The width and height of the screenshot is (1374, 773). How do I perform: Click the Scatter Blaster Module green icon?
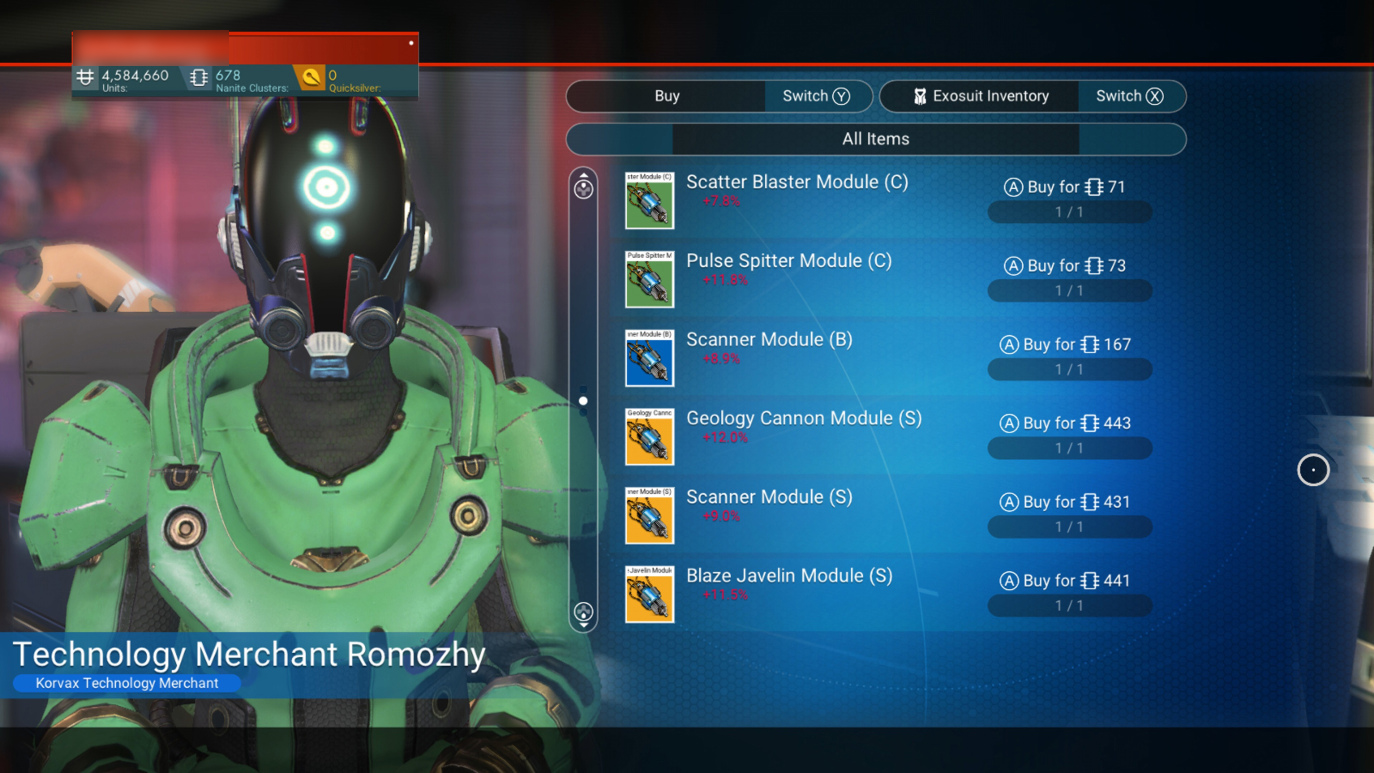[x=650, y=200]
